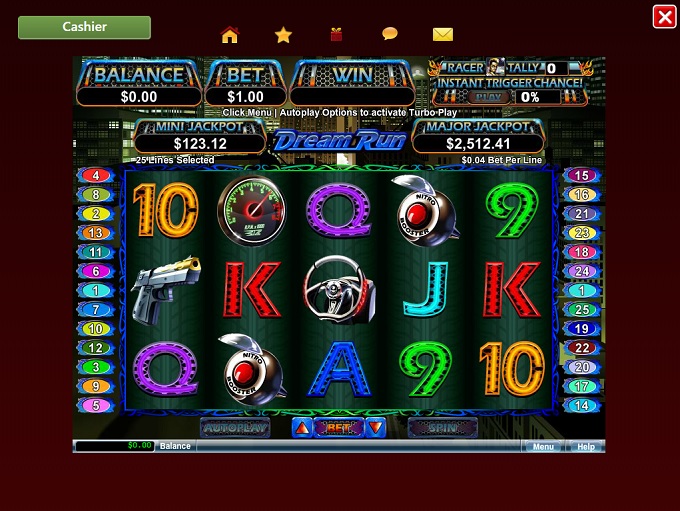680x511 pixels.
Task: Select payline 13 on the left side
Action: click(x=96, y=233)
